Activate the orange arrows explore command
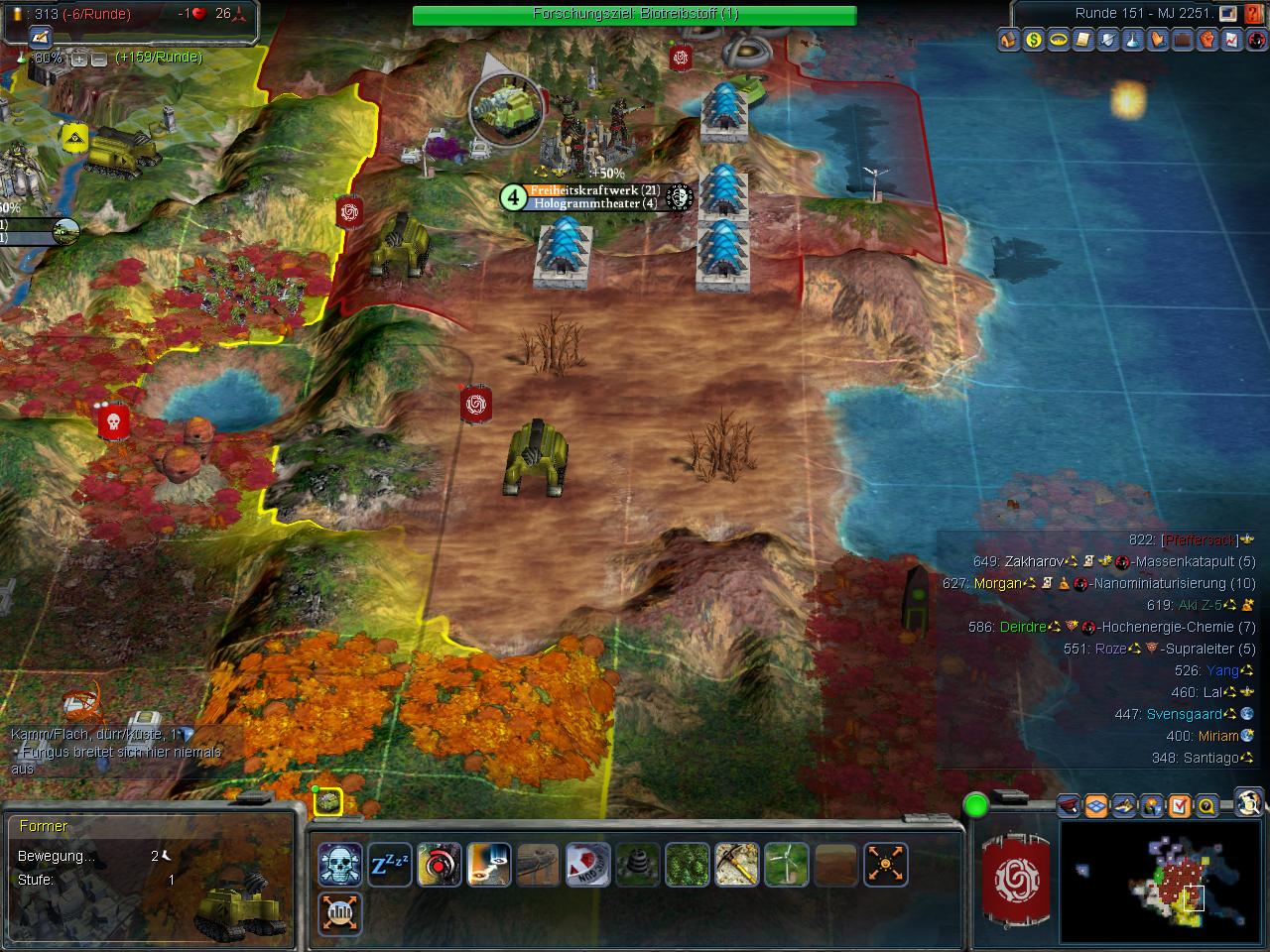The width and height of the screenshot is (1270, 952). [885, 865]
